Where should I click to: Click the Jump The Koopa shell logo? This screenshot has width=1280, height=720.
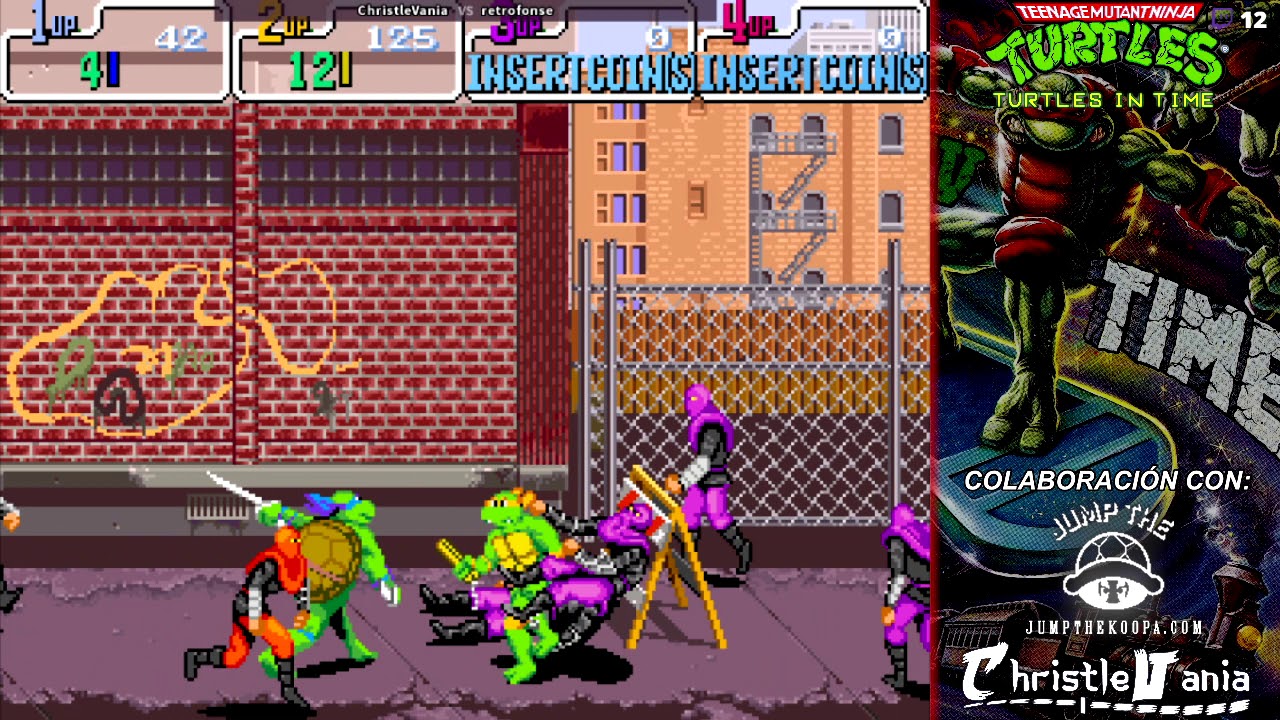tap(1112, 570)
